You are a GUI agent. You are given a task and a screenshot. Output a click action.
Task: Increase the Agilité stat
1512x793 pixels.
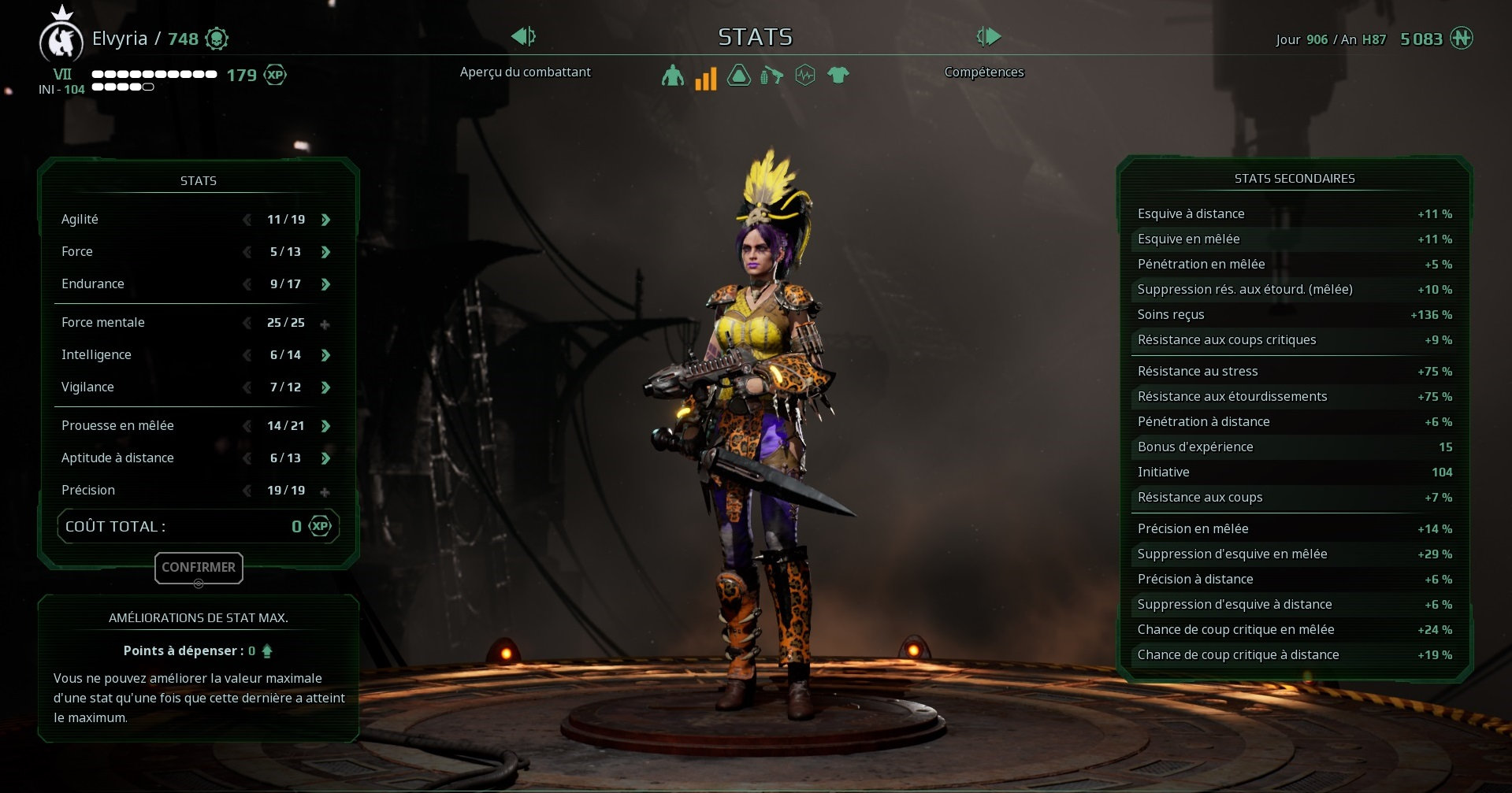325,220
